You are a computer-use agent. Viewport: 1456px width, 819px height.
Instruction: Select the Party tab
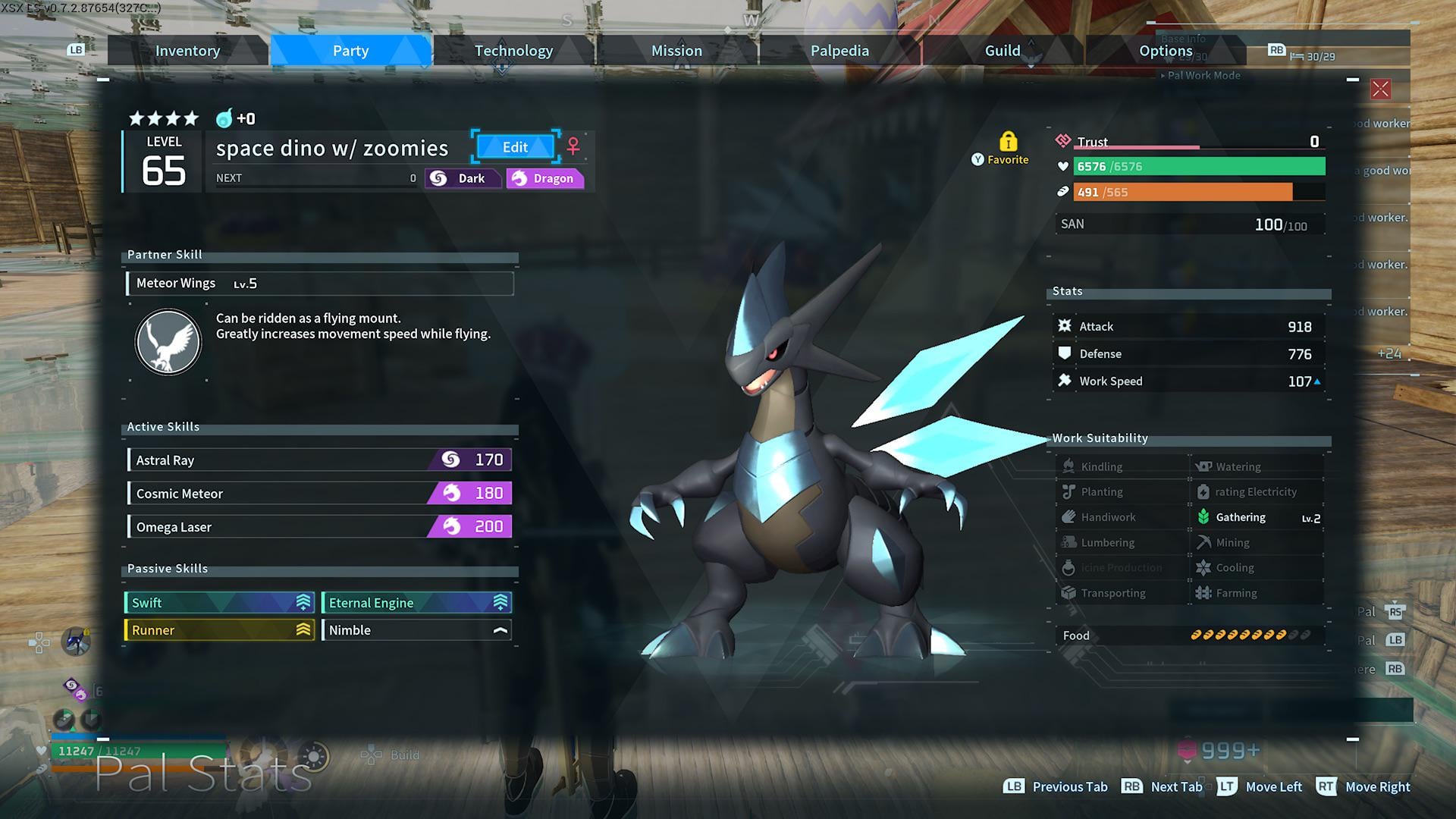tap(350, 51)
